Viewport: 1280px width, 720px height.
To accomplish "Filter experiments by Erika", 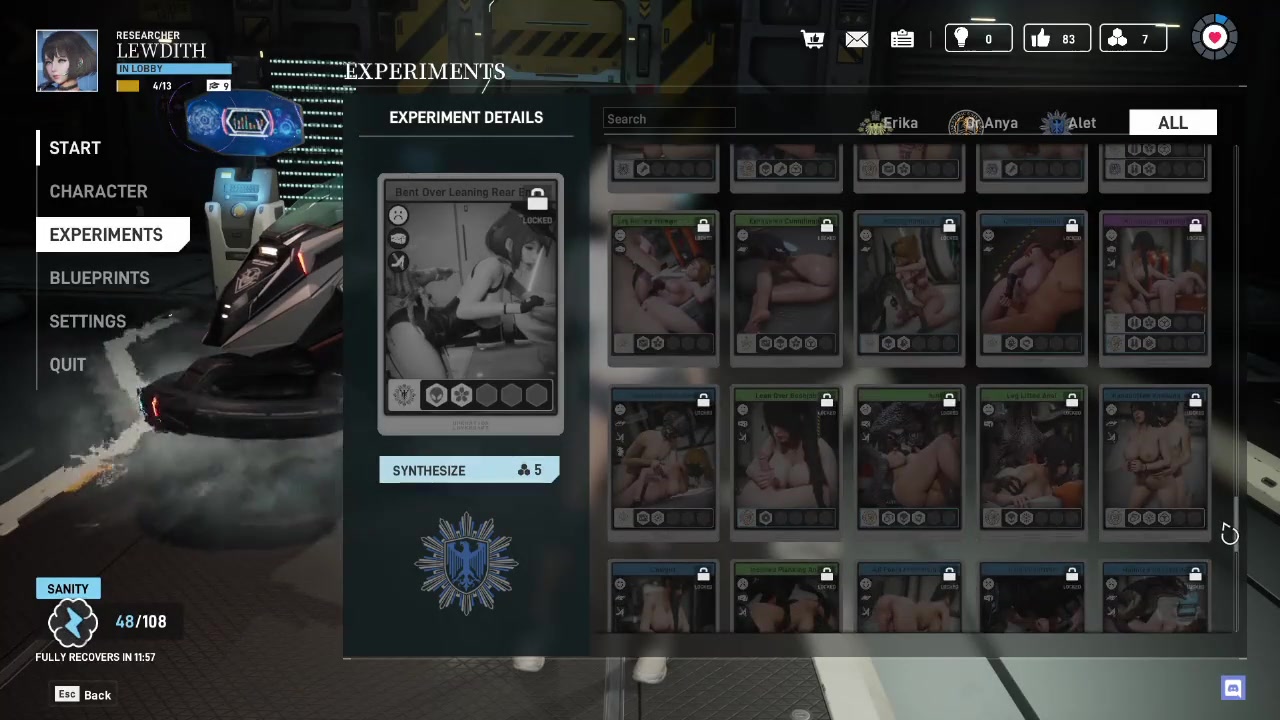I will pos(890,123).
